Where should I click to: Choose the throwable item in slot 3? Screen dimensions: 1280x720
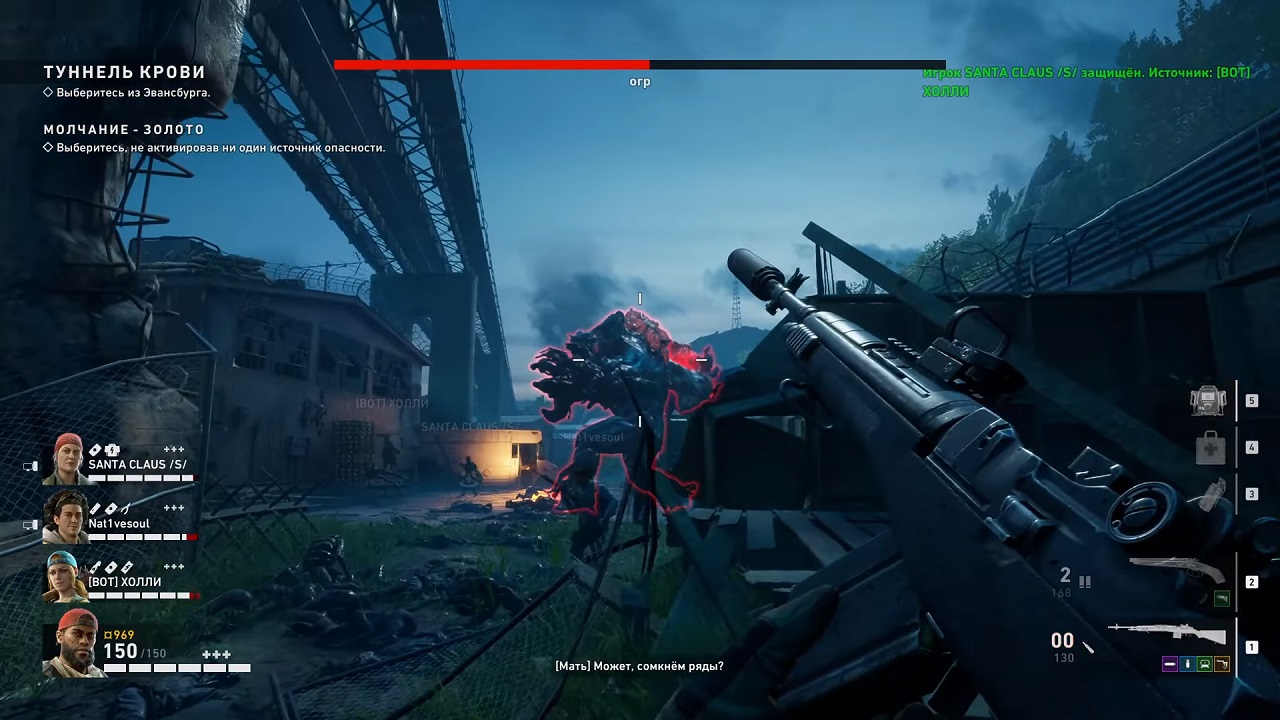point(1210,495)
